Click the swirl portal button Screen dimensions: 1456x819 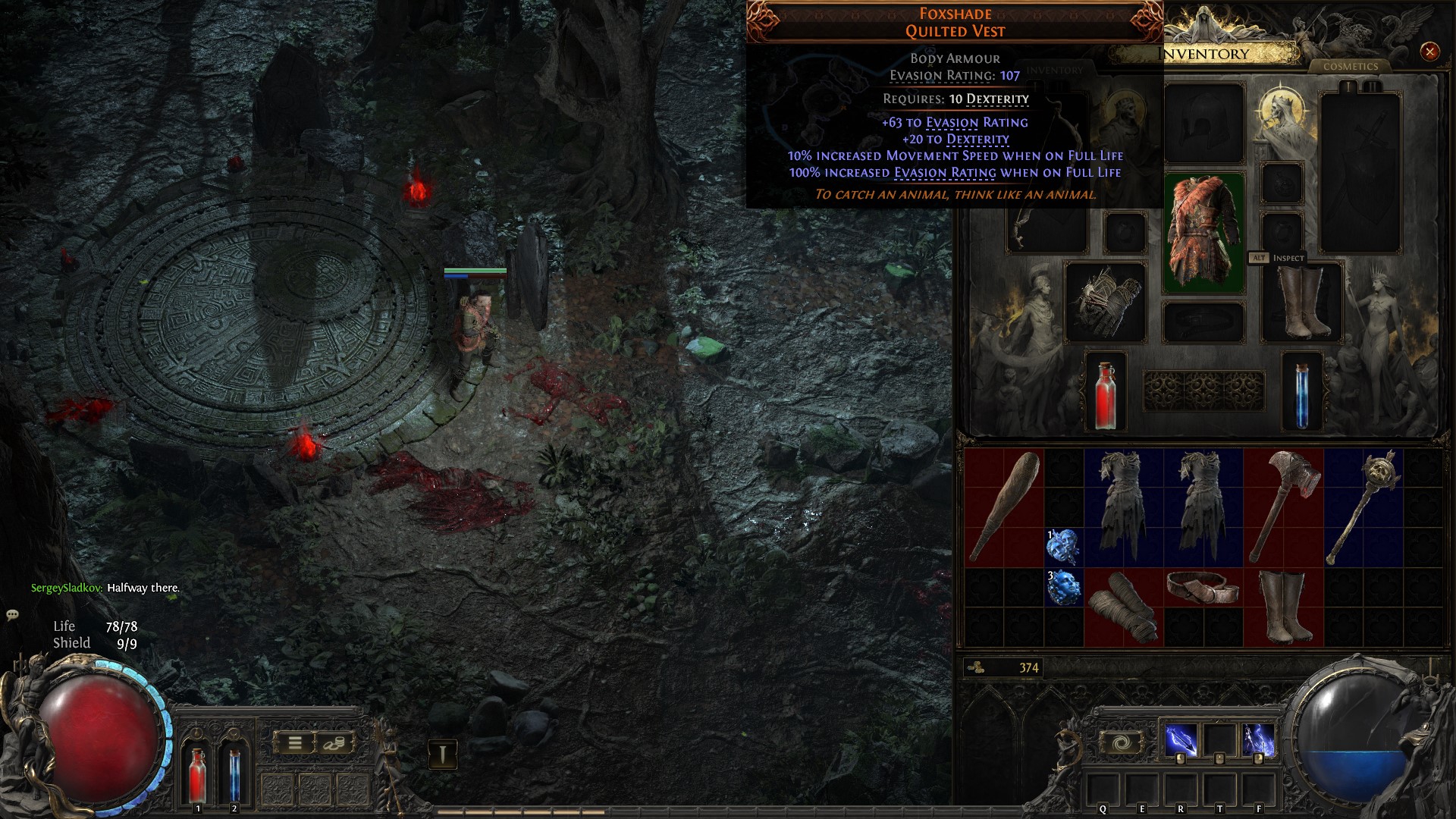coord(1122,742)
